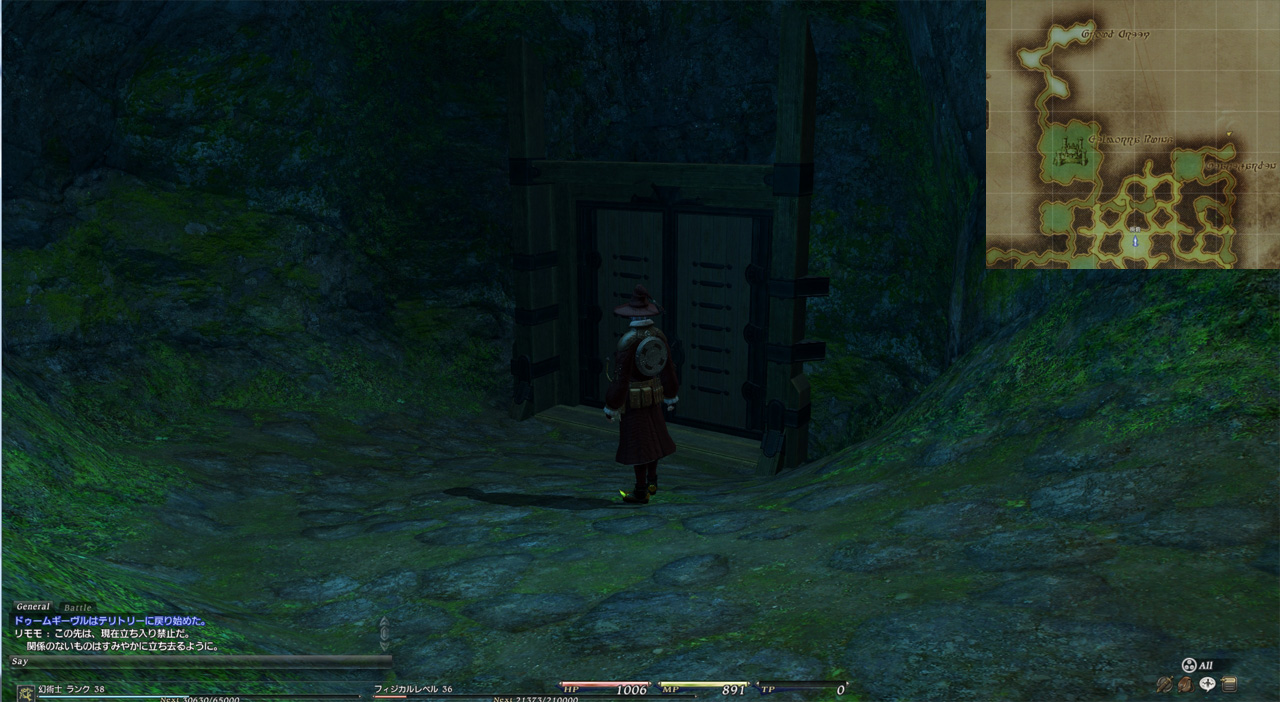Image resolution: width=1280 pixels, height=702 pixels.
Task: Open the sword-and-shield menu icon
Action: 1164,685
